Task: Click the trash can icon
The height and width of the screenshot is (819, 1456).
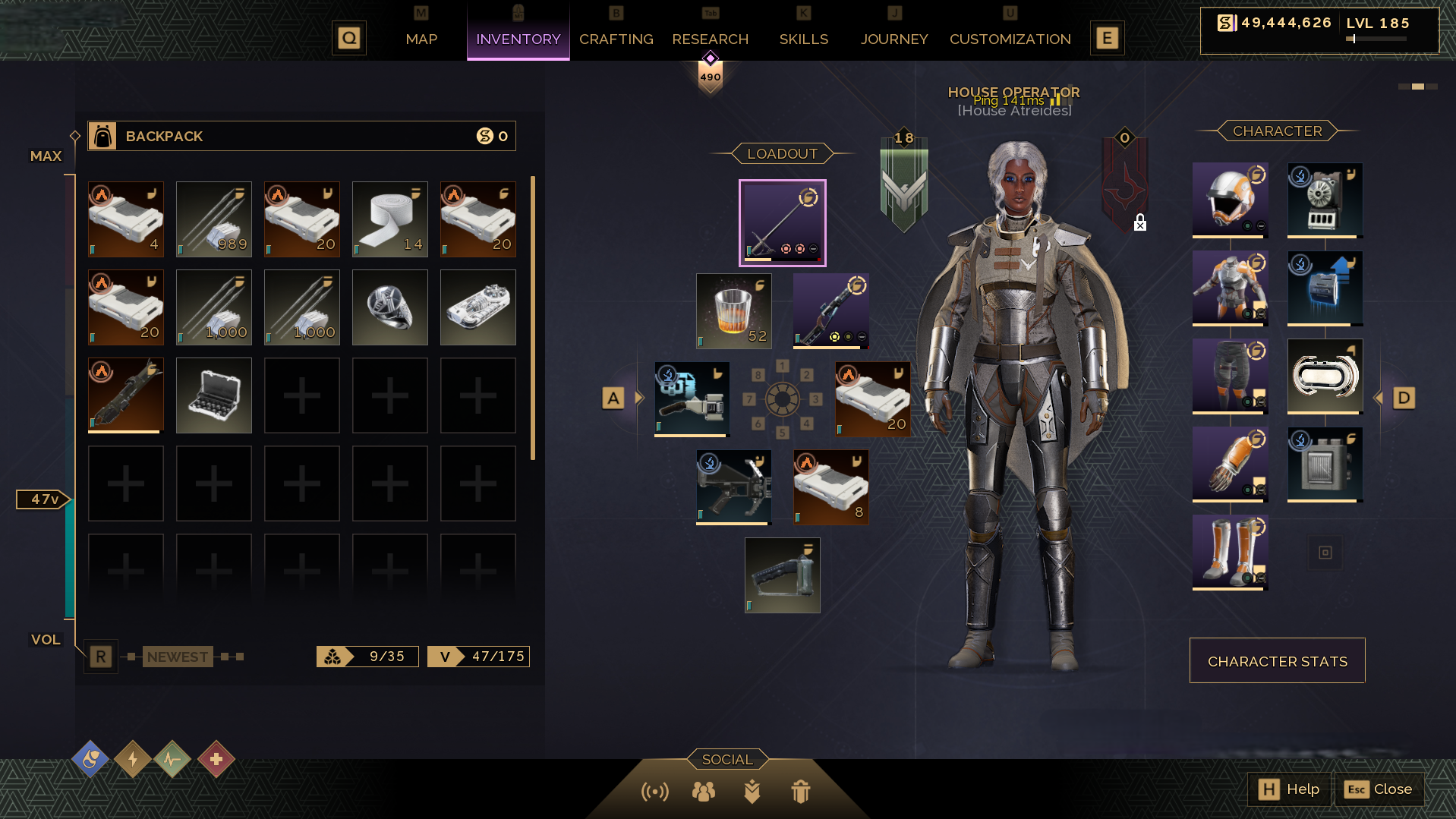Action: [x=800, y=792]
